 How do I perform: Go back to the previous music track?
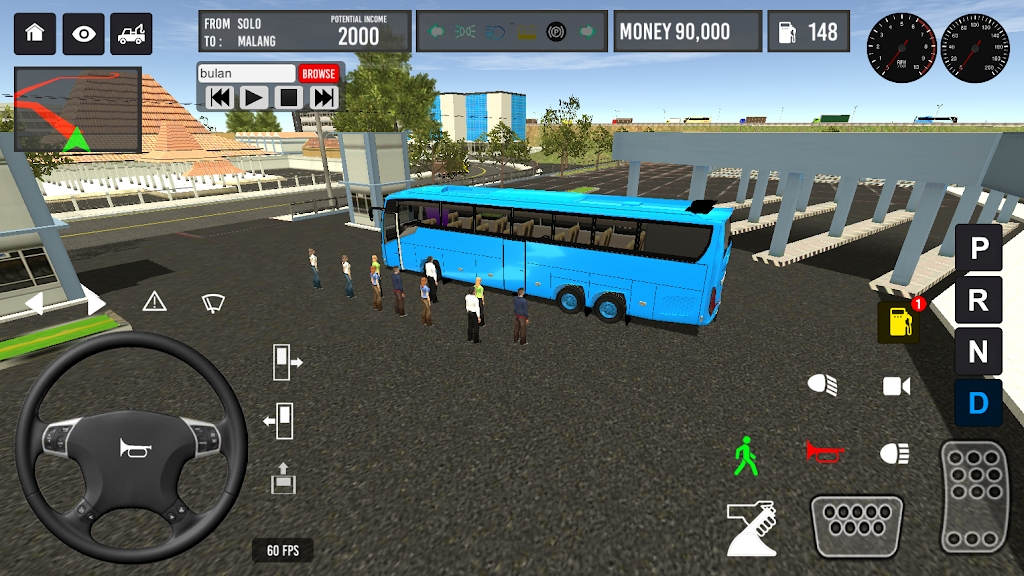[x=220, y=97]
